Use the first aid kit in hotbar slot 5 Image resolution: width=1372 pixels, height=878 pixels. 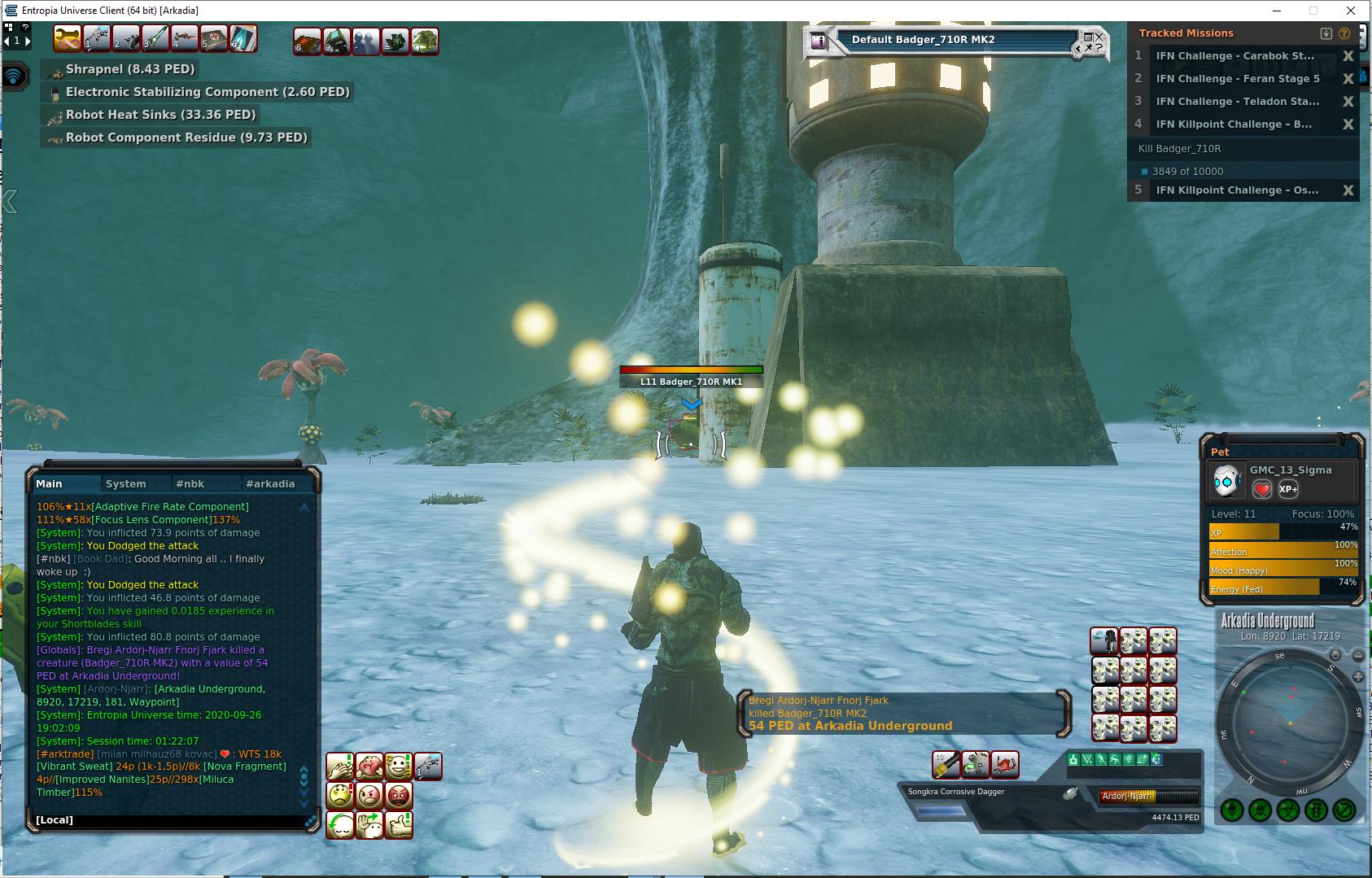point(214,39)
